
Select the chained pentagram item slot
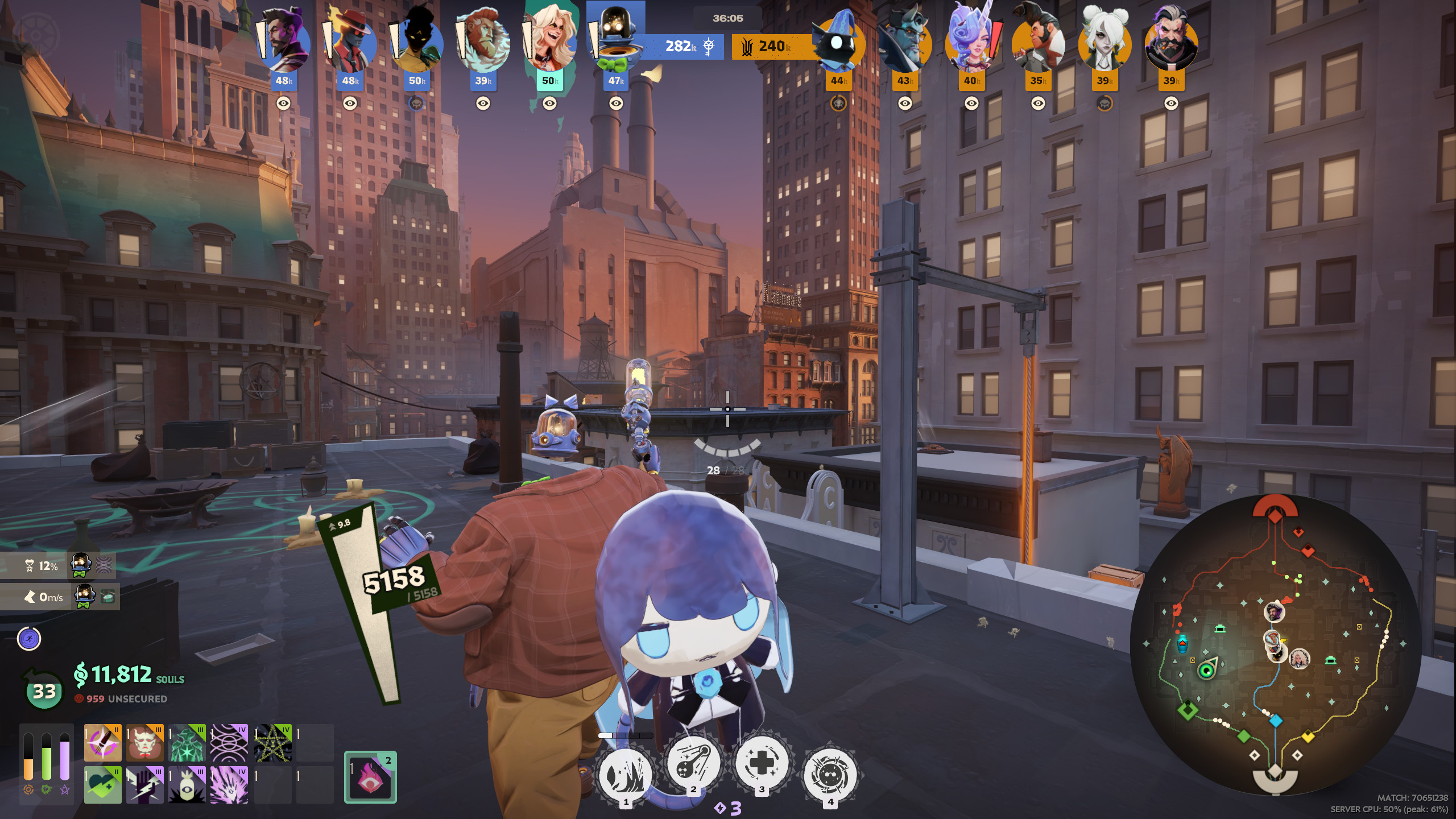point(272,743)
